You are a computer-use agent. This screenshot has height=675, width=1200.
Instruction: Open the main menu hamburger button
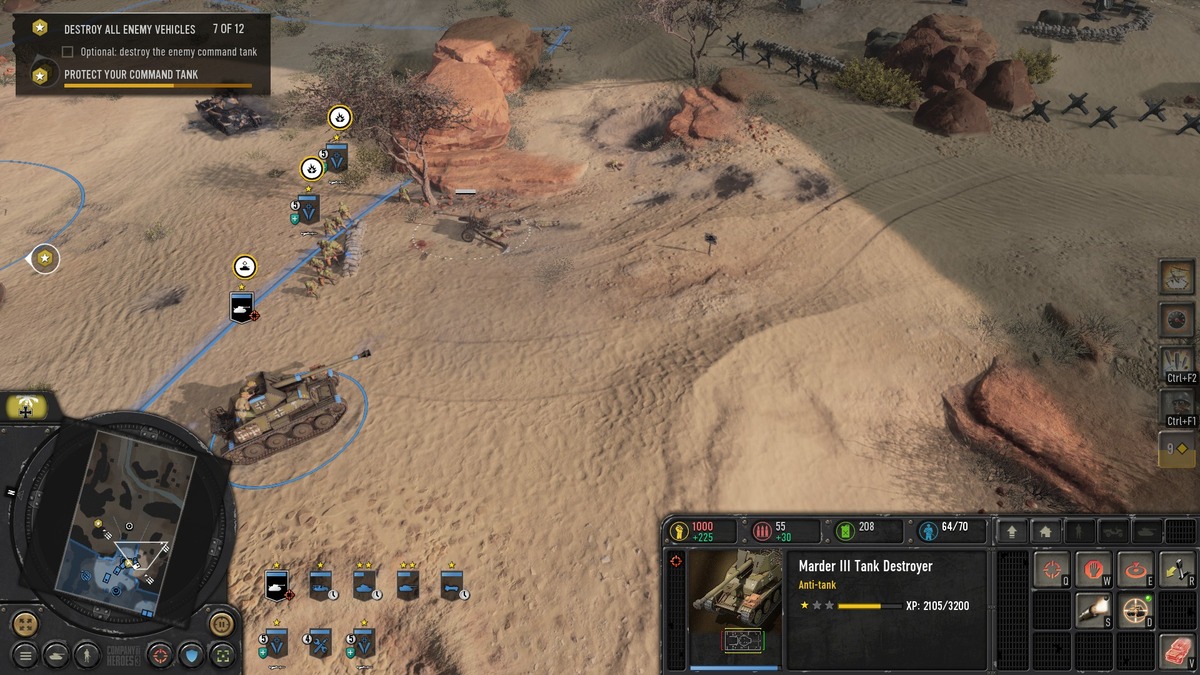pyautogui.click(x=25, y=655)
